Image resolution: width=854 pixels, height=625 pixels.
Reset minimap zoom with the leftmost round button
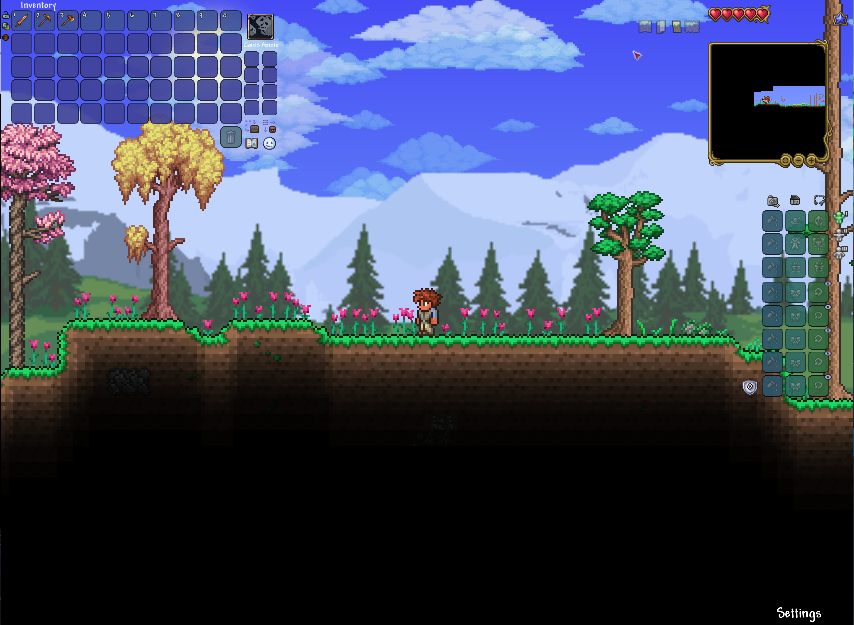click(x=786, y=160)
